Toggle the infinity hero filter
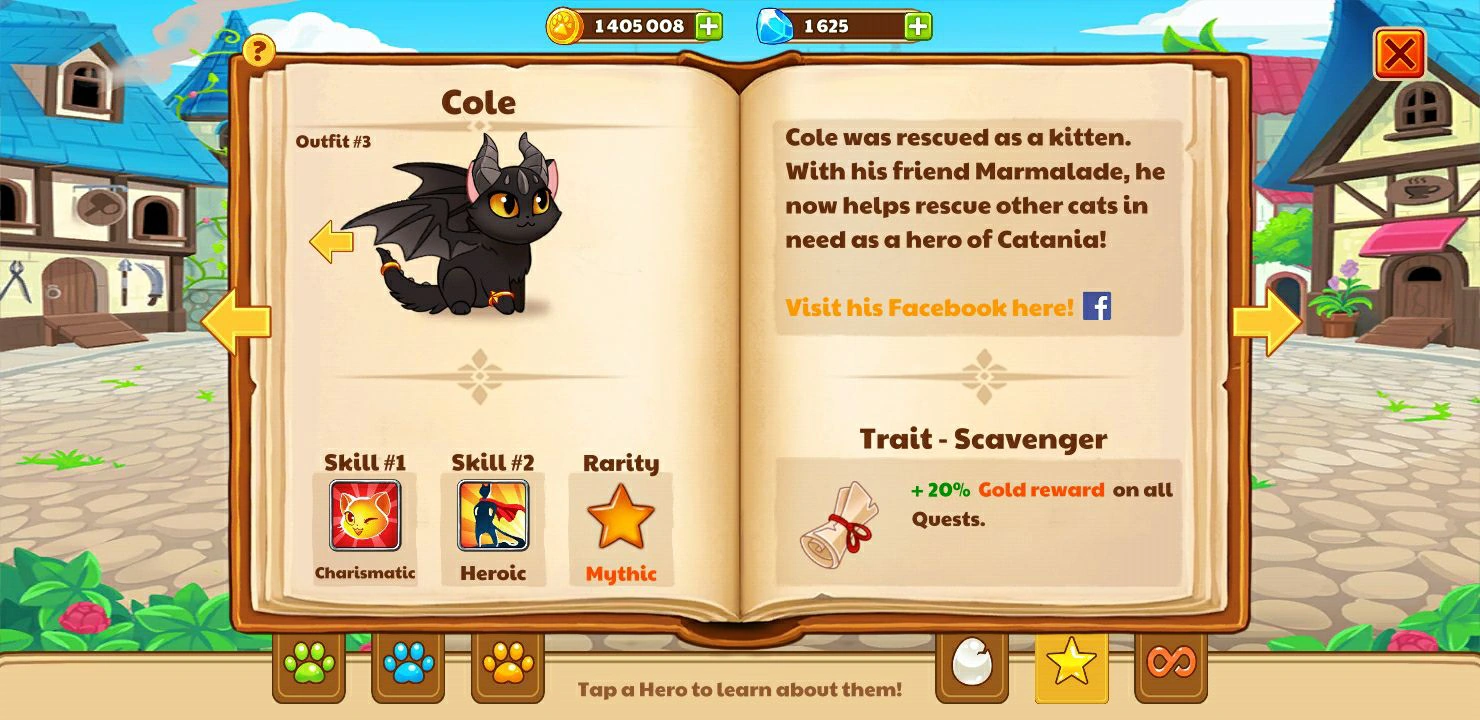Viewport: 1480px width, 720px height. tap(1171, 664)
